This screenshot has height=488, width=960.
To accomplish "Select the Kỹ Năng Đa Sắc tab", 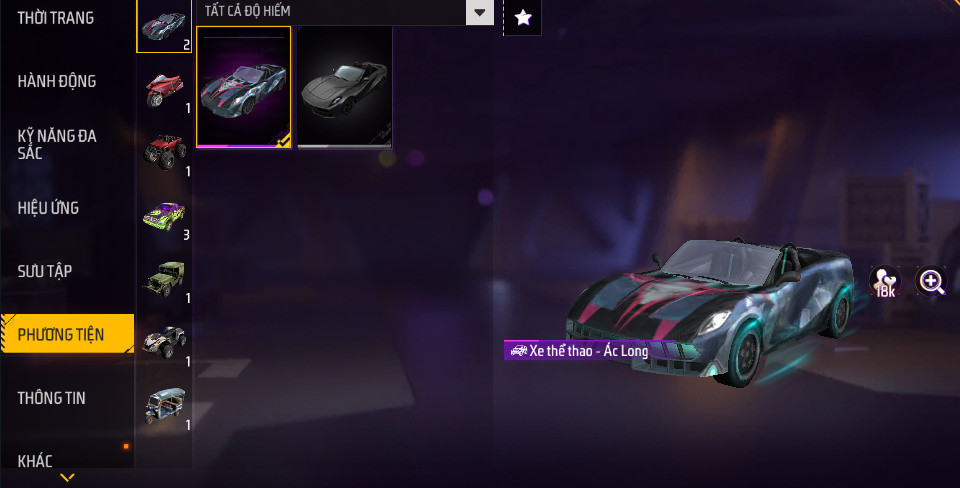I will (x=57, y=144).
